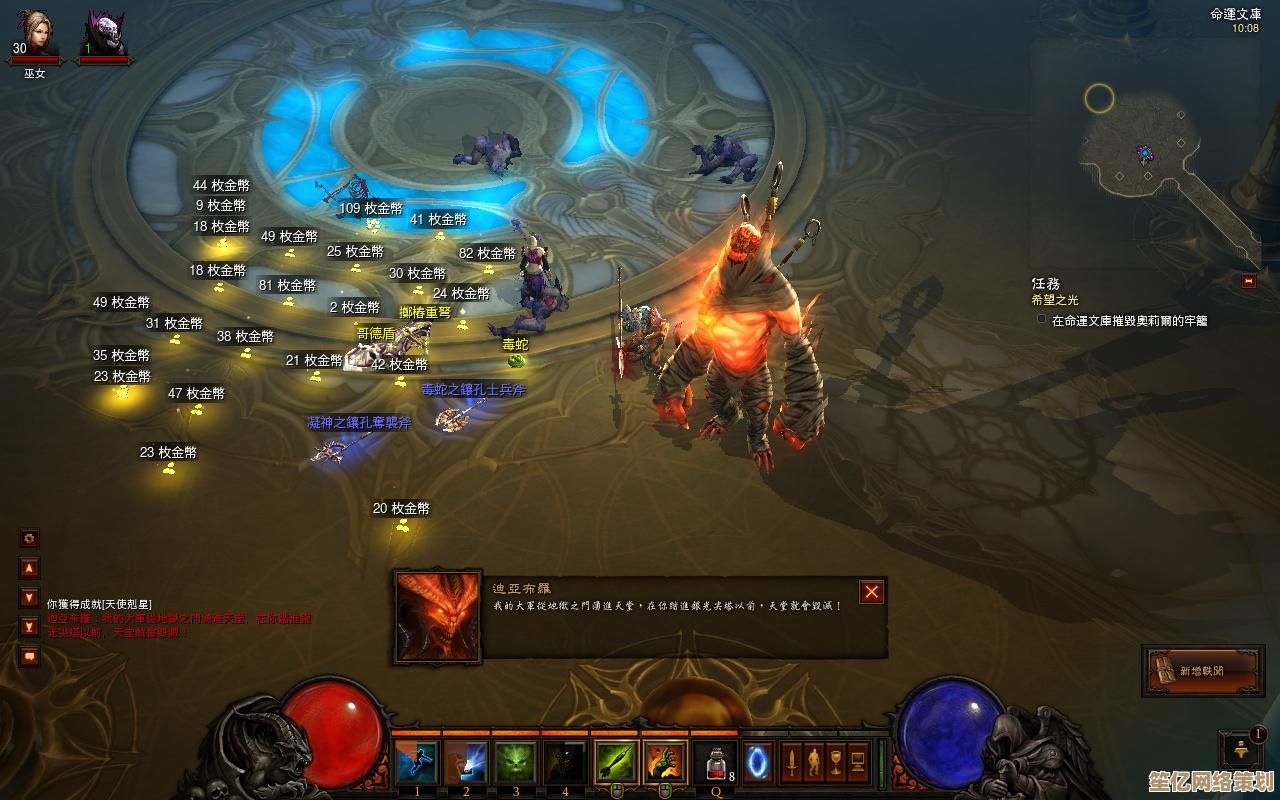Jump to bottom of the chat log

(x=29, y=627)
